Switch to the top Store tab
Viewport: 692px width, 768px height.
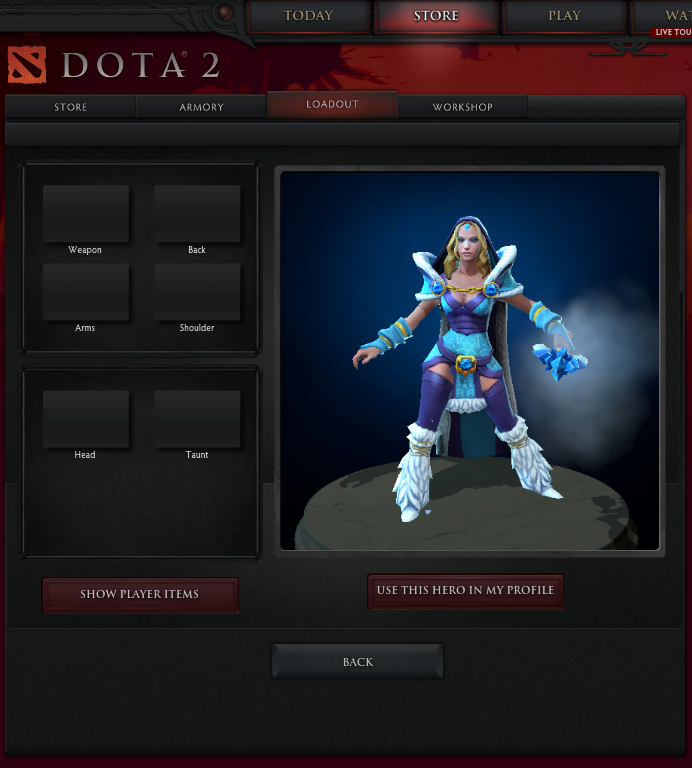[x=436, y=16]
